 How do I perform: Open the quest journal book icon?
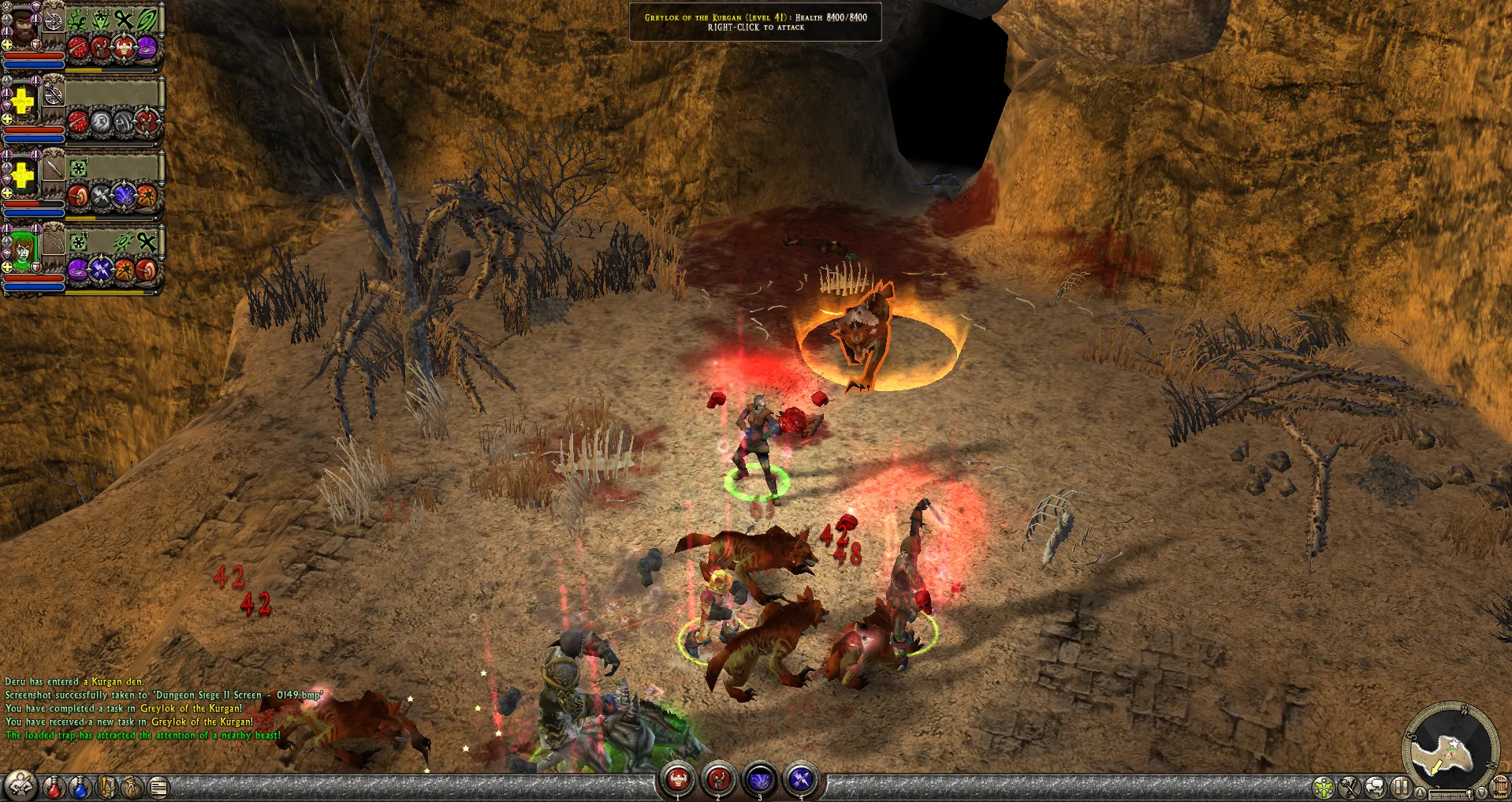point(106,786)
